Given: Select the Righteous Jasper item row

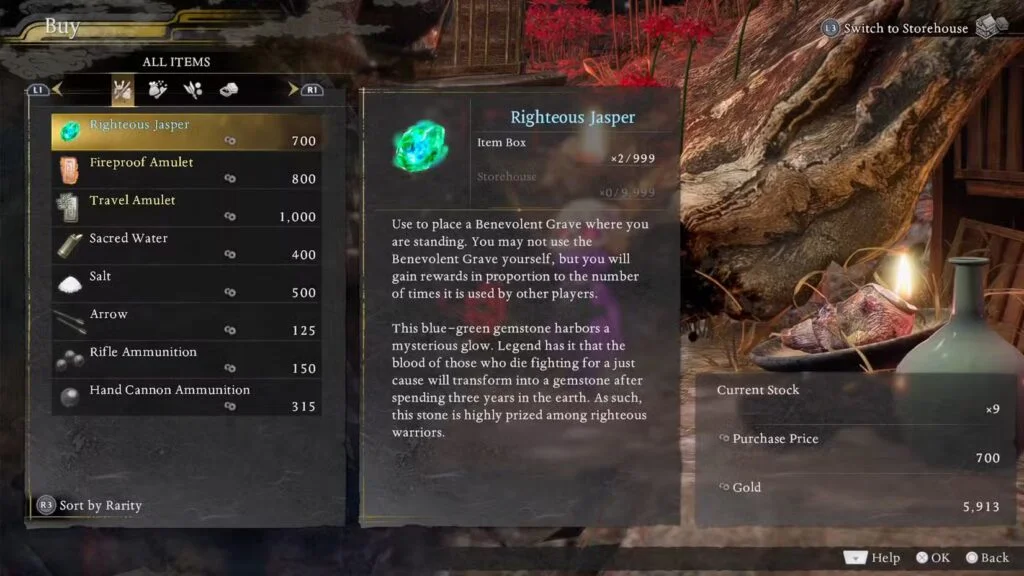Looking at the screenshot, I should click(x=186, y=132).
